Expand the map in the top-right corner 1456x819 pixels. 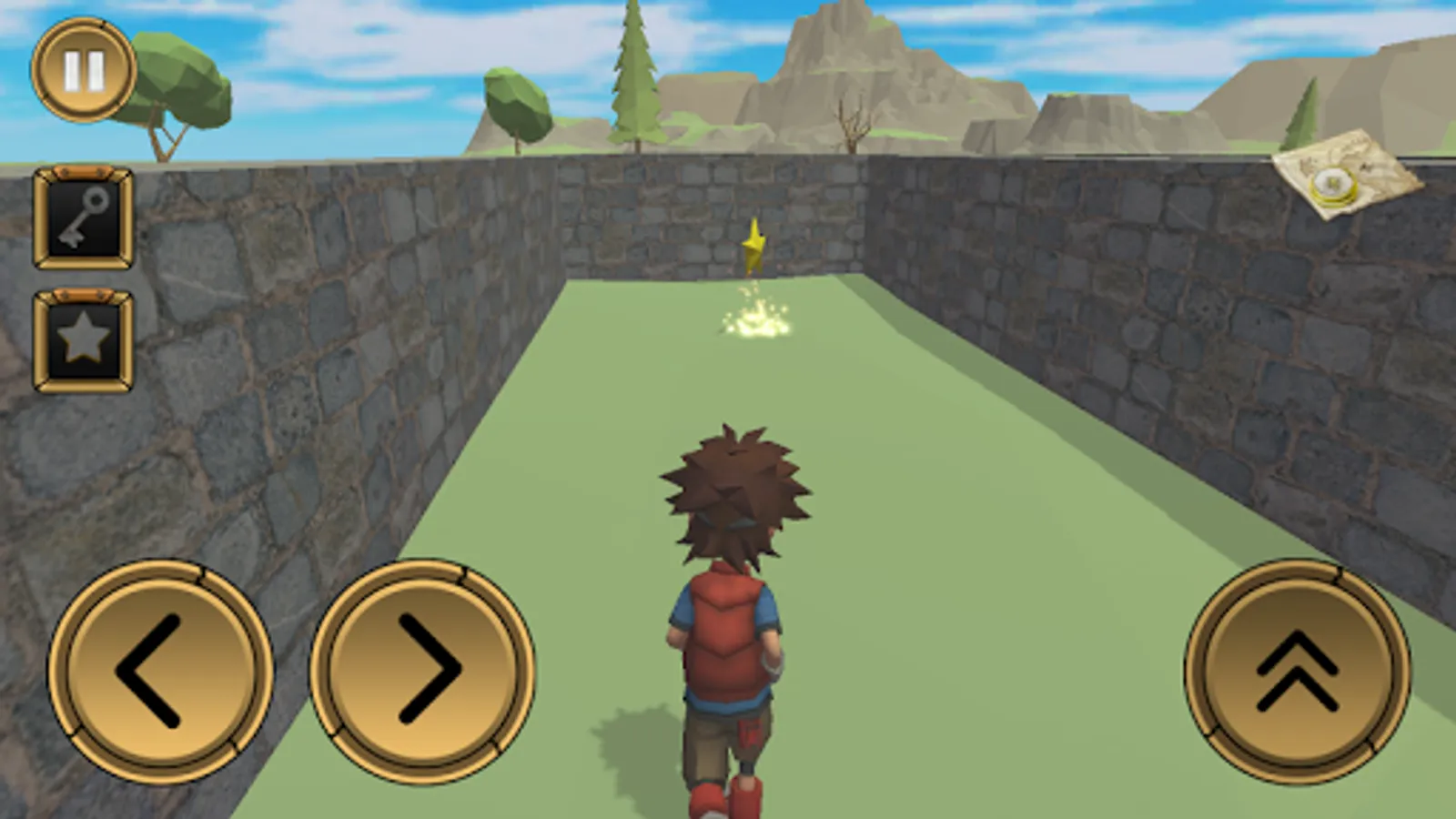tap(1338, 177)
